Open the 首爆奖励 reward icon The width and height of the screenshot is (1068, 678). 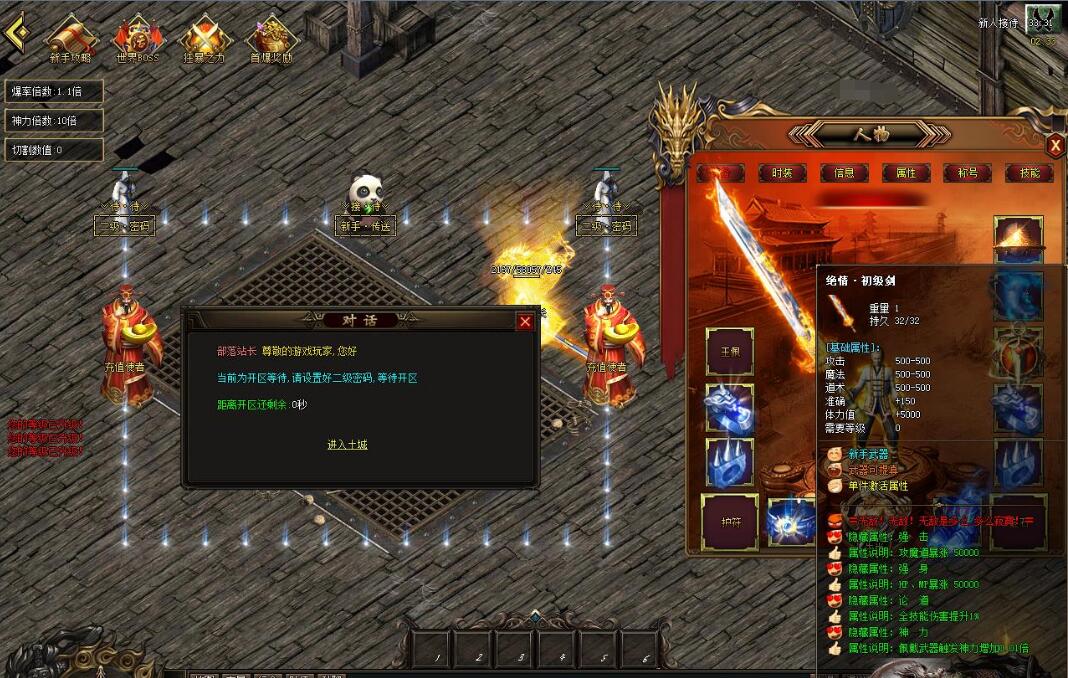point(271,39)
